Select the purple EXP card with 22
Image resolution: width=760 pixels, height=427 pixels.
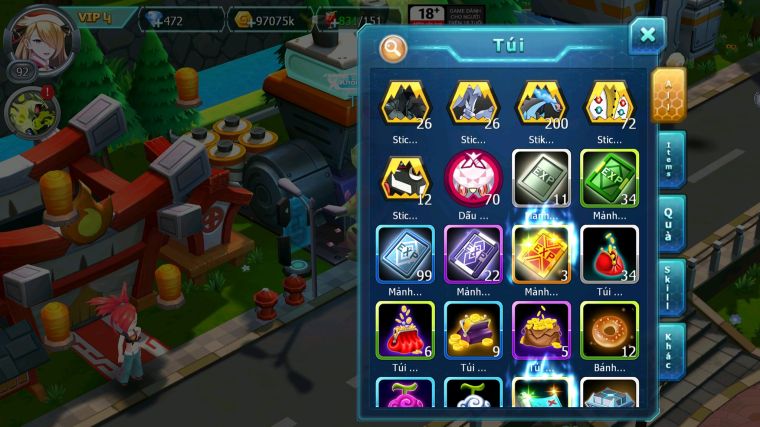click(473, 253)
